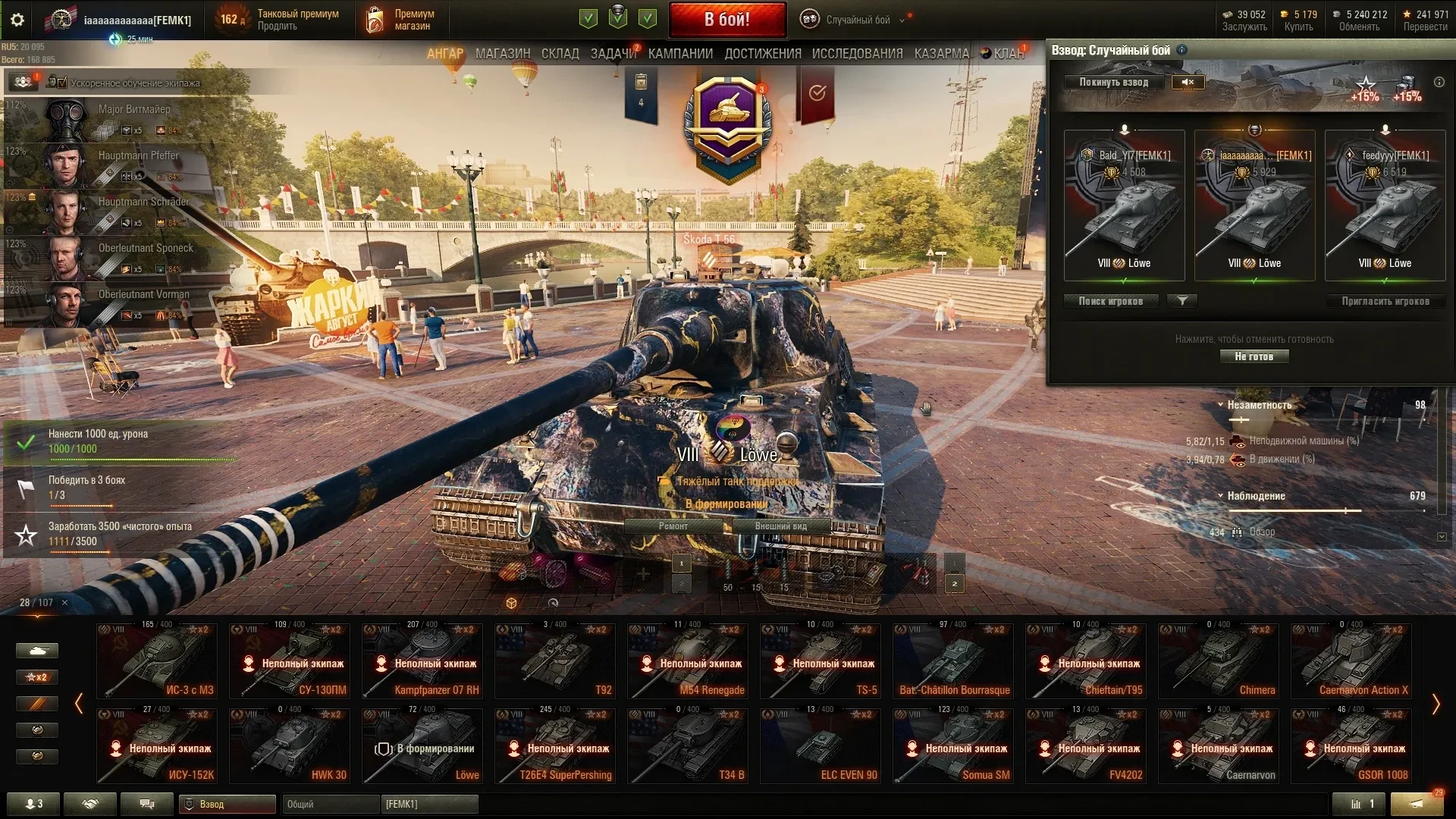1456x819 pixels.
Task: Open Поиск игроков player search
Action: click(1110, 301)
